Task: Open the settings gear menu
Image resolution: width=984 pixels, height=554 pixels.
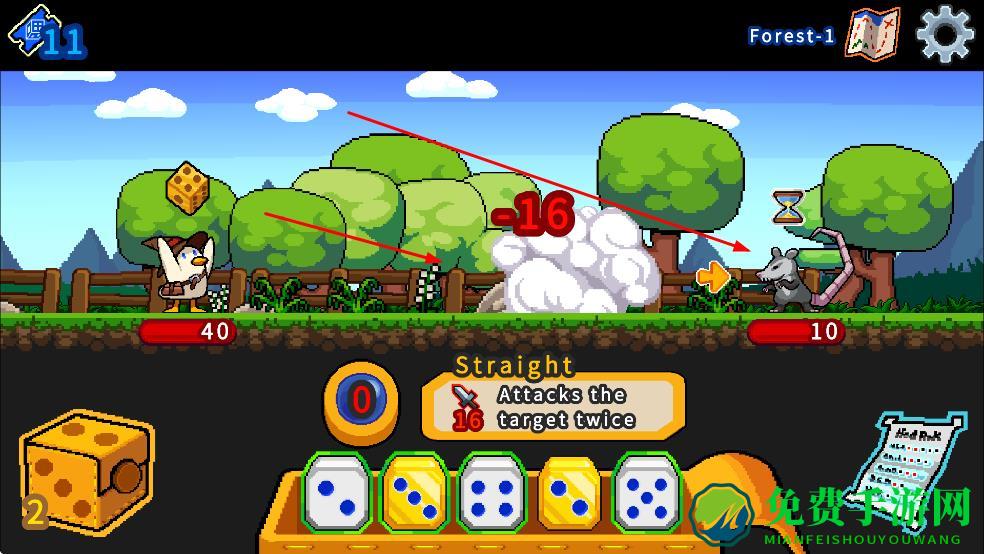Action: coord(944,34)
